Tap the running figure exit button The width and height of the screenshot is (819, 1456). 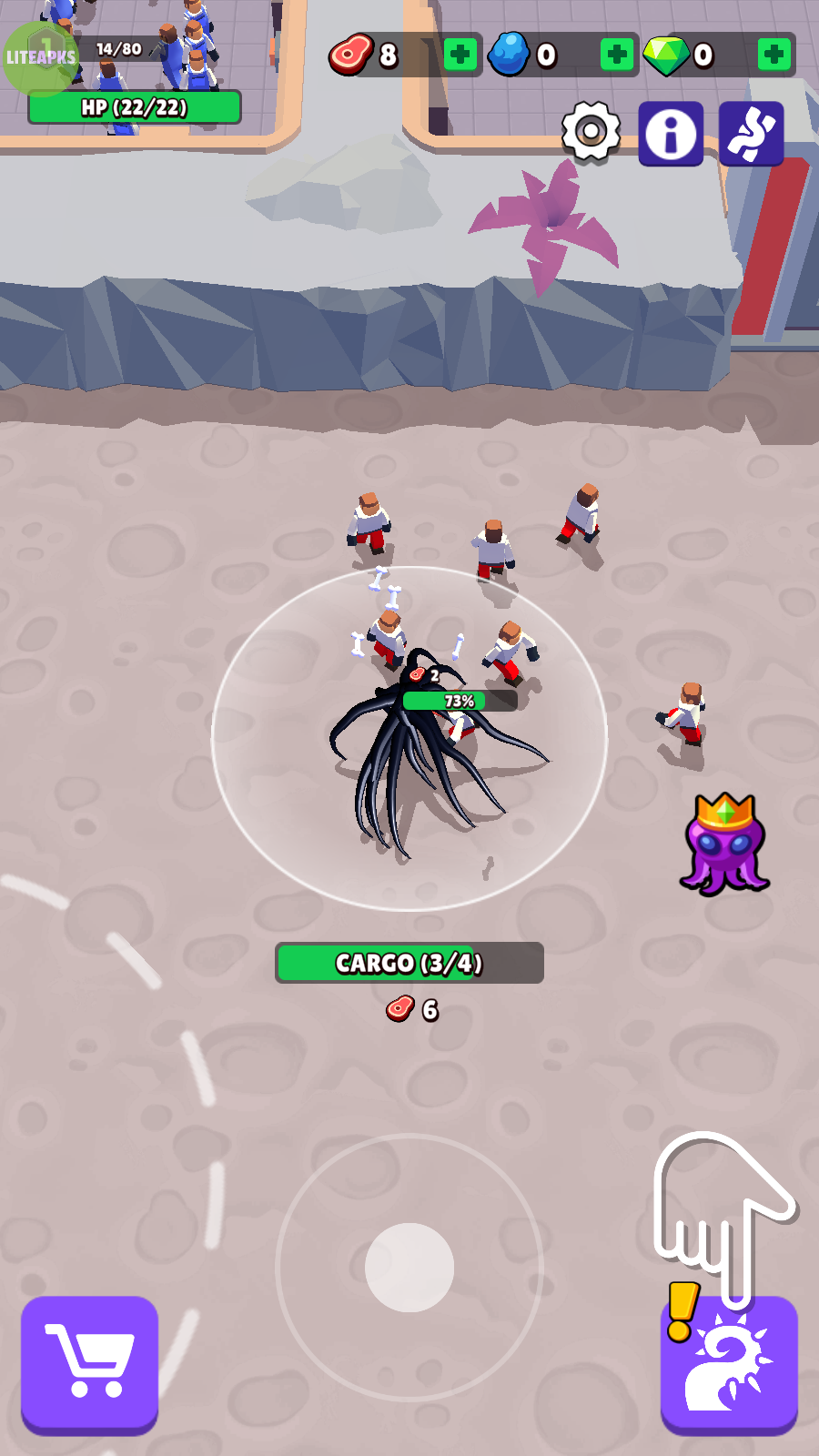751,134
